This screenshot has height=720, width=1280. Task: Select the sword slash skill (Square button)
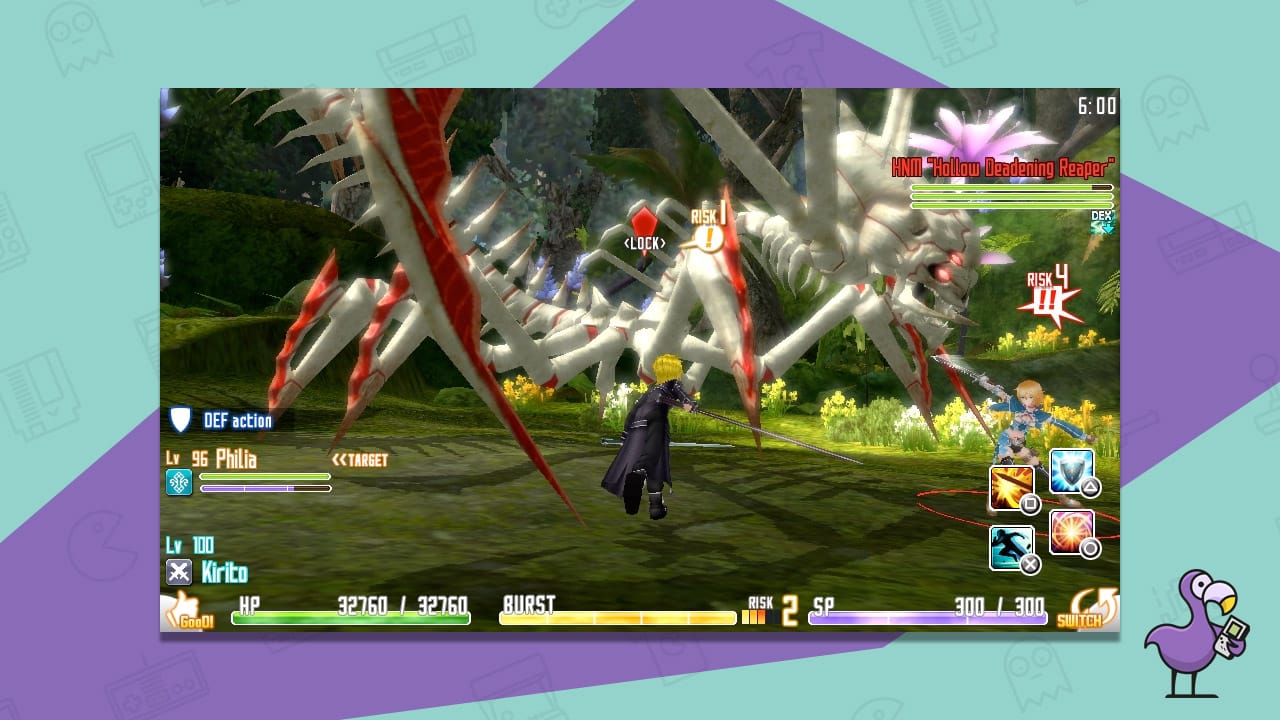click(x=1011, y=488)
